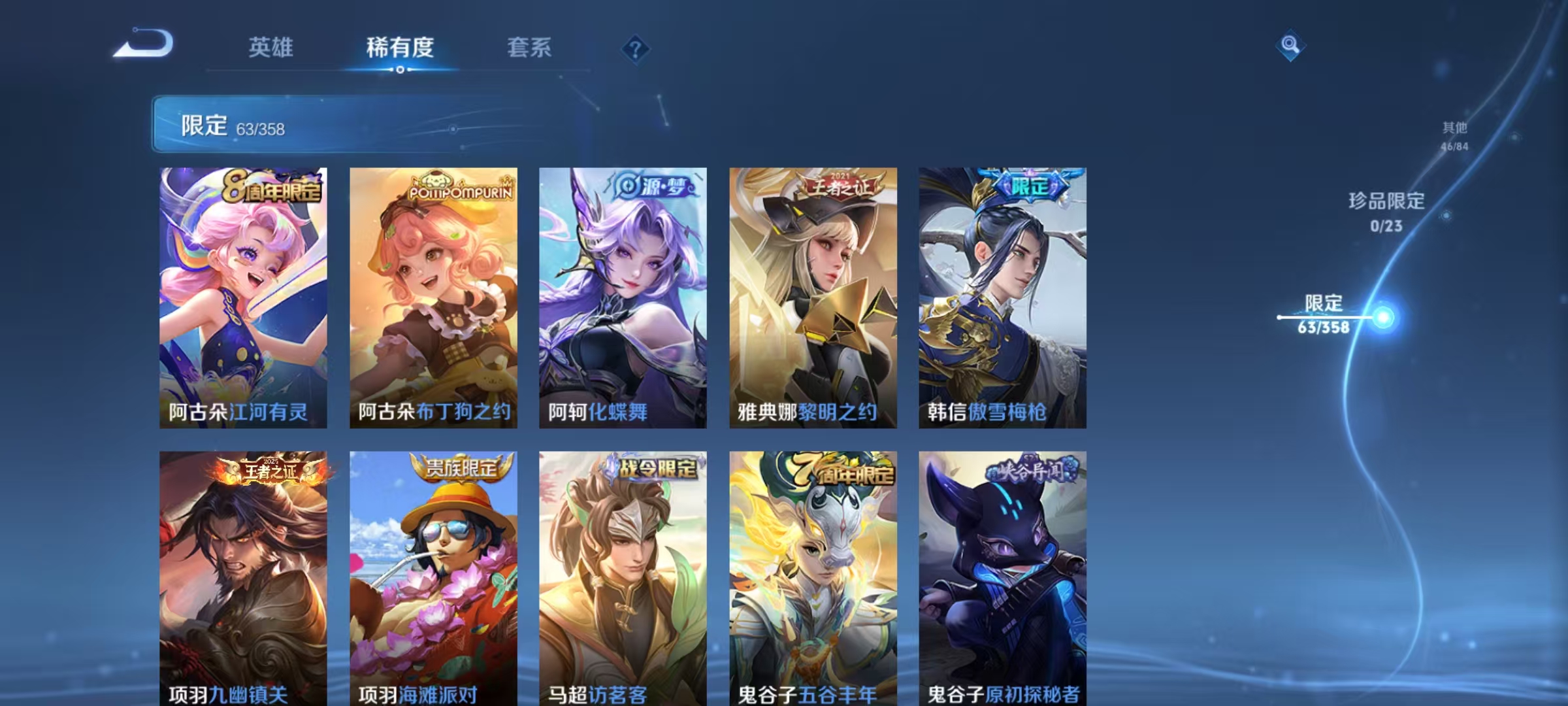The image size is (1568, 706).
Task: Click the help question mark icon
Action: (635, 48)
